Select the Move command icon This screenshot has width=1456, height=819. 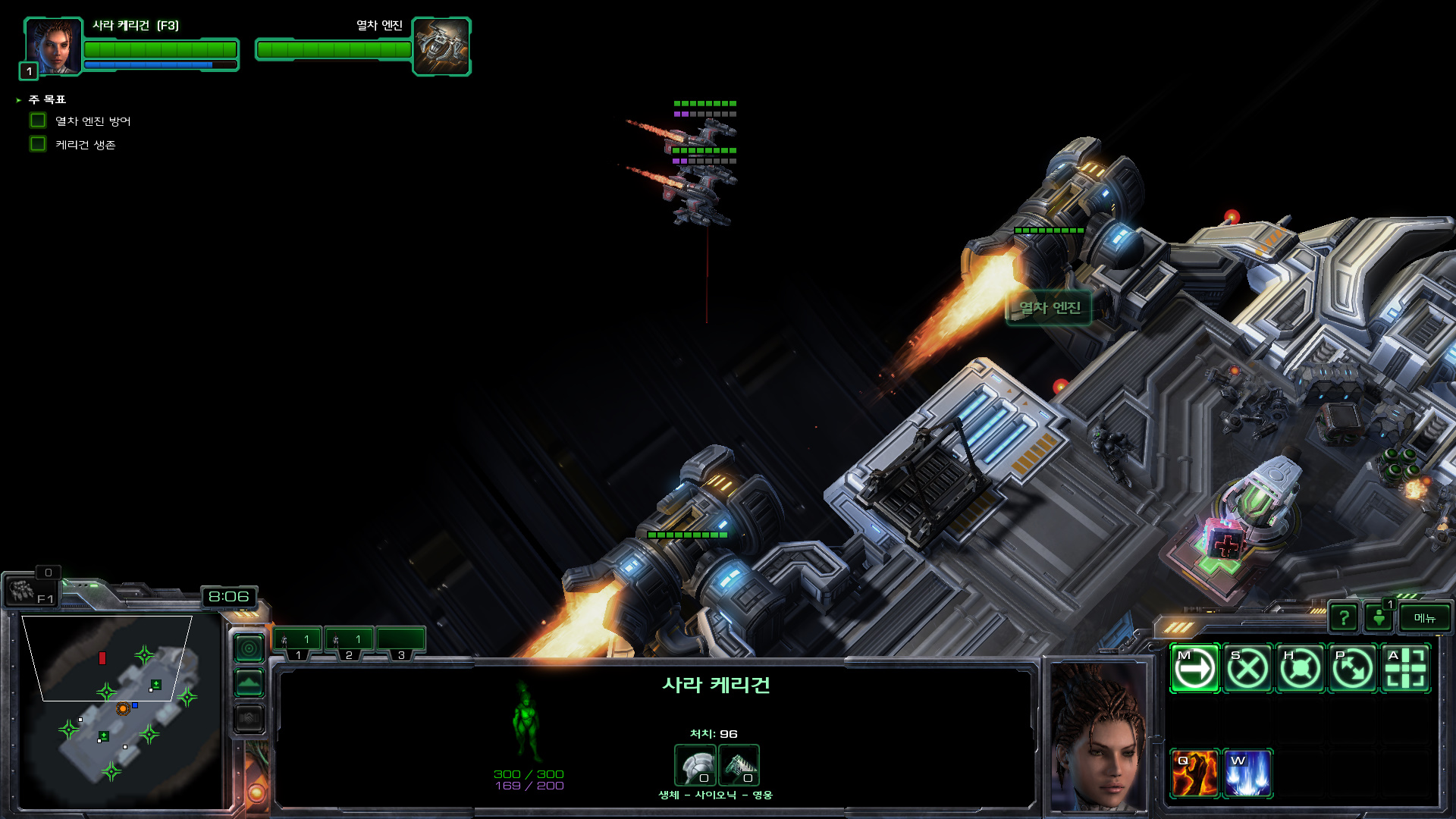pos(1194,668)
